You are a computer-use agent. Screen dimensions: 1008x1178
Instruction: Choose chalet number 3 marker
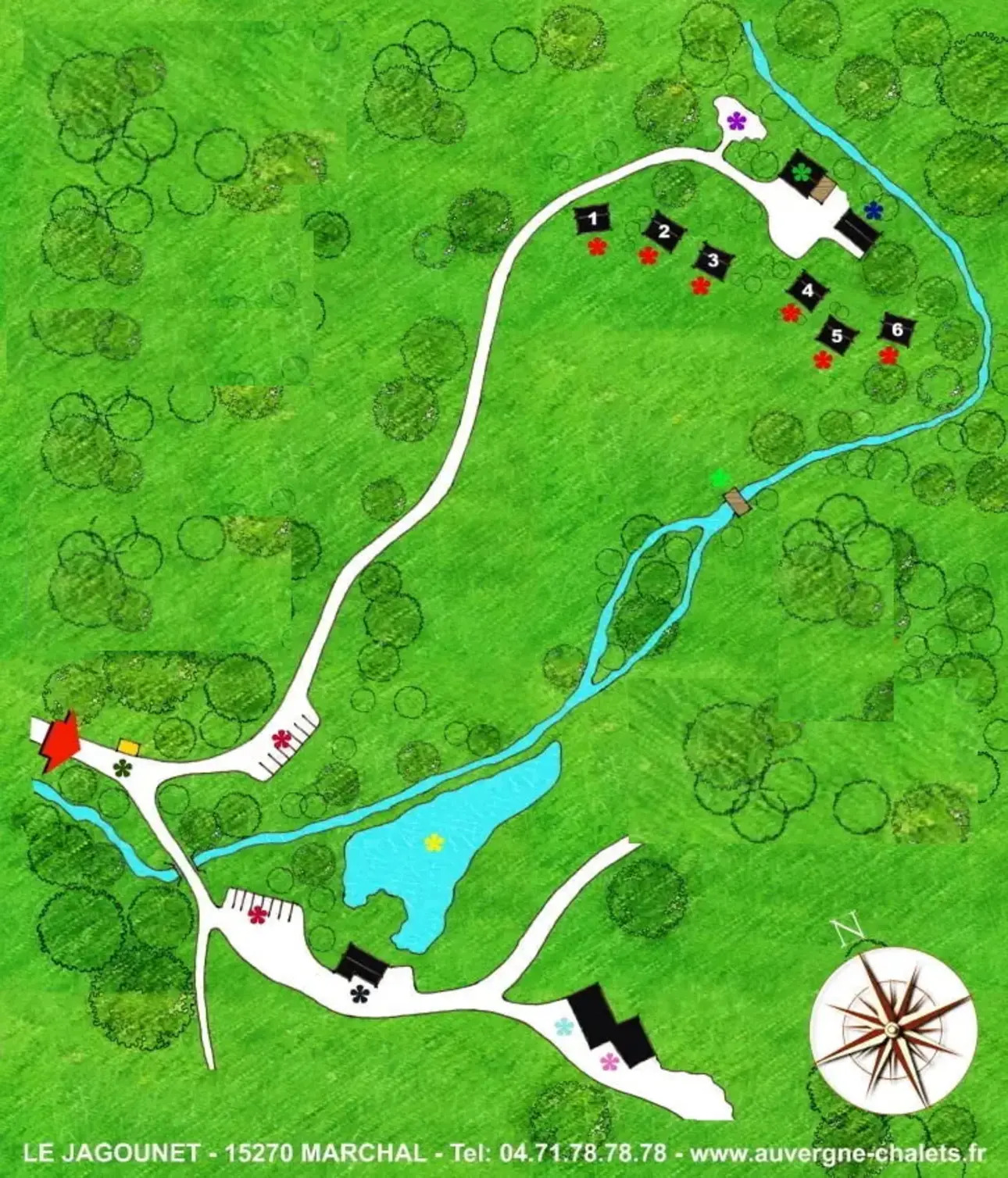click(712, 260)
